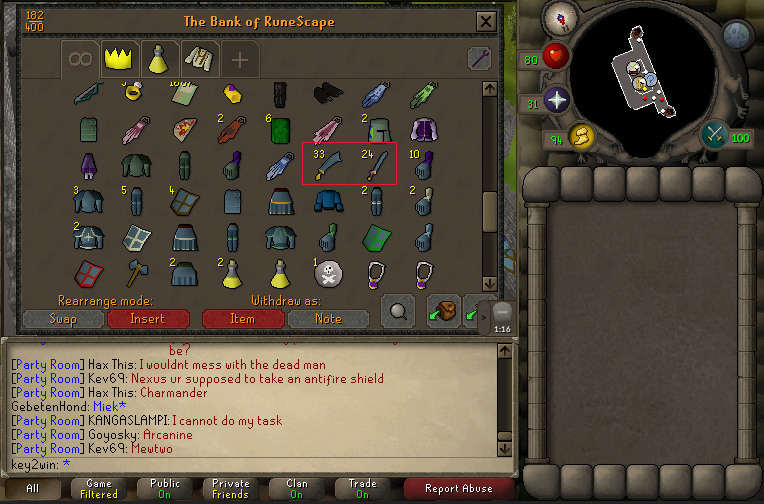
Task: Toggle the Clan chat filter
Action: 297,488
